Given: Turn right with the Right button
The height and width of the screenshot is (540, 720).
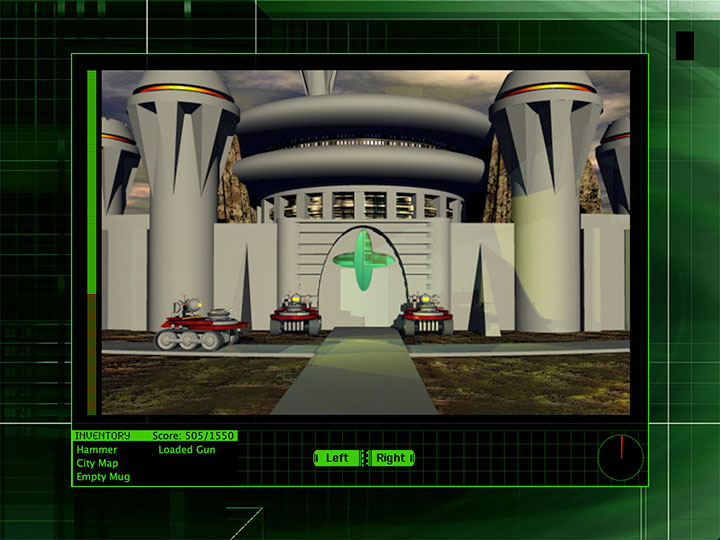Looking at the screenshot, I should point(391,458).
